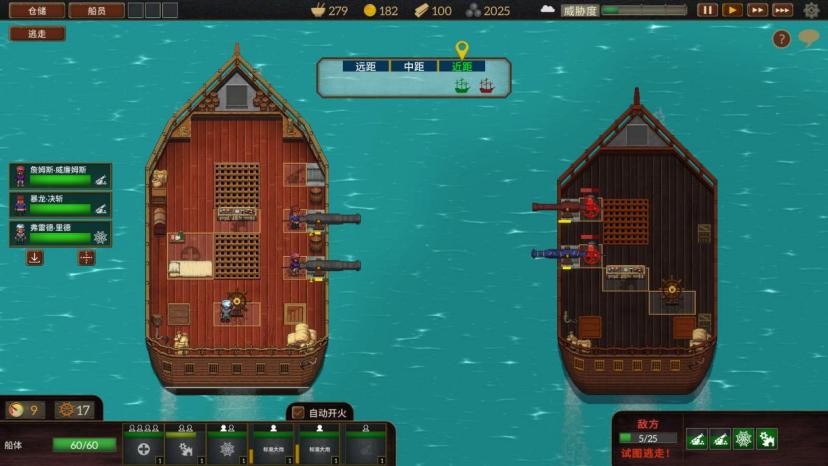Image resolution: width=828 pixels, height=466 pixels.
Task: Select crew member 暴龙·决斩
Action: [61, 205]
